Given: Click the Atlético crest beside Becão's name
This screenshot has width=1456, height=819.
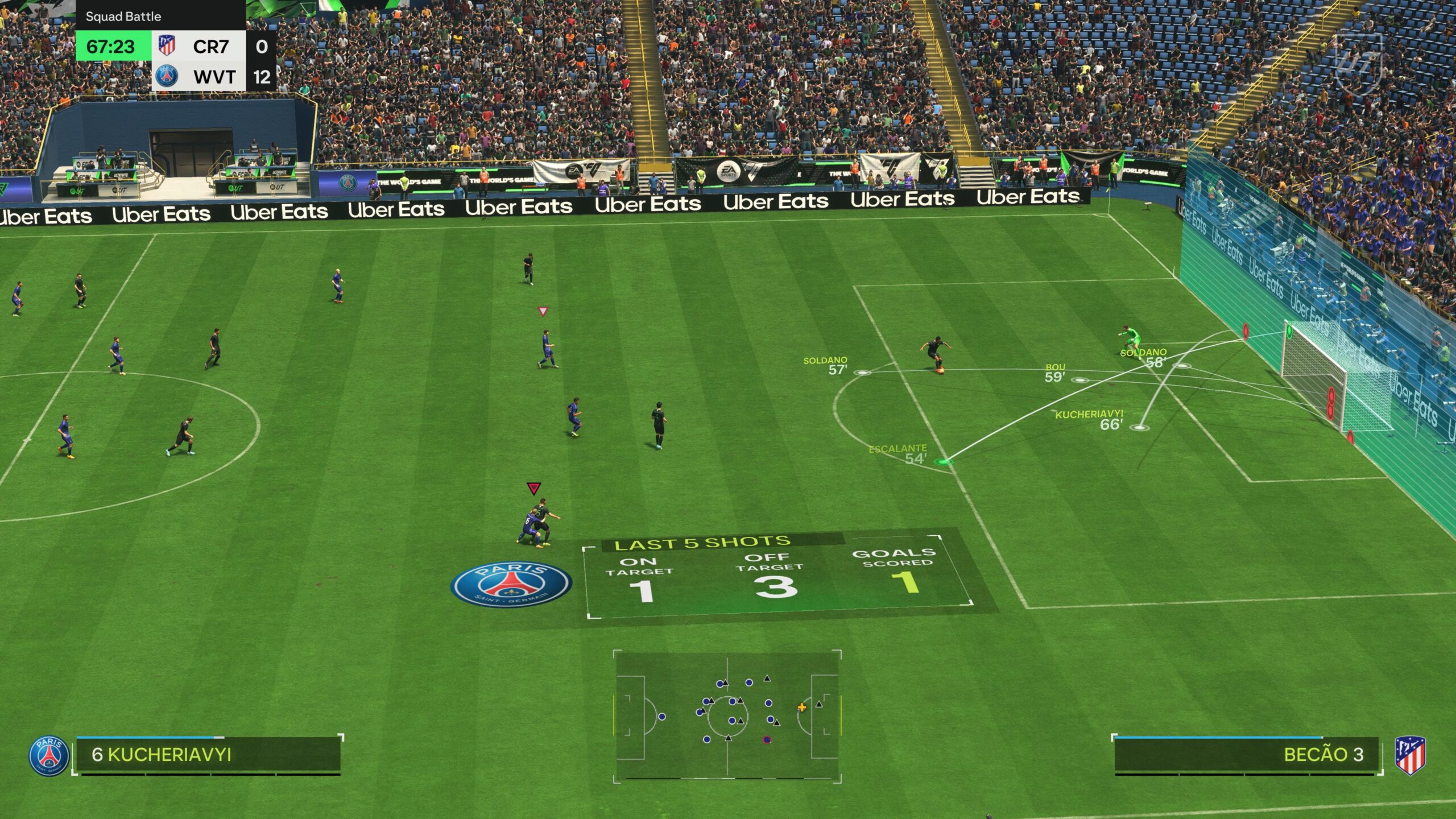Looking at the screenshot, I should click(x=1410, y=755).
